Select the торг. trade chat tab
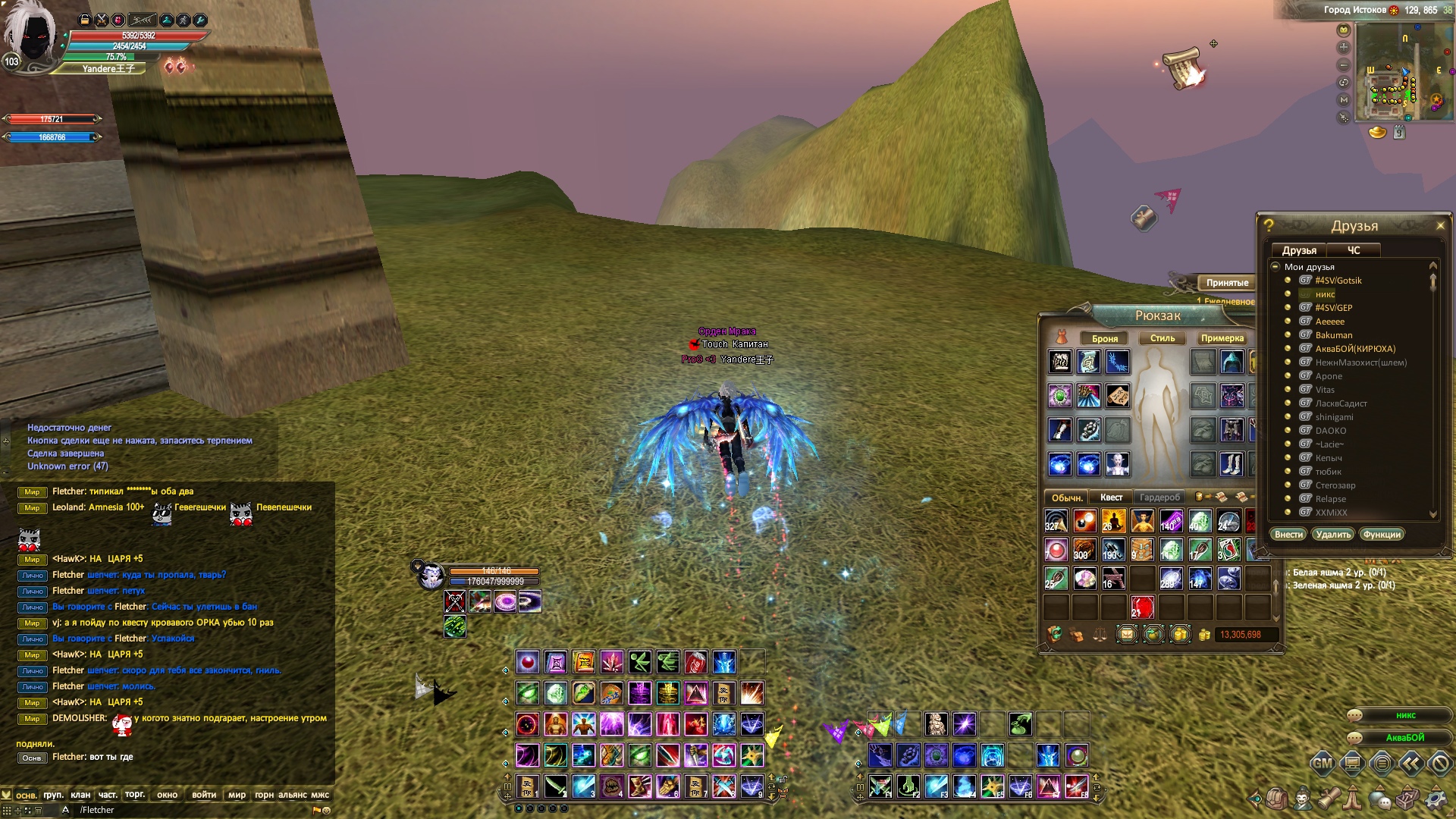The width and height of the screenshot is (1456, 819). click(135, 795)
